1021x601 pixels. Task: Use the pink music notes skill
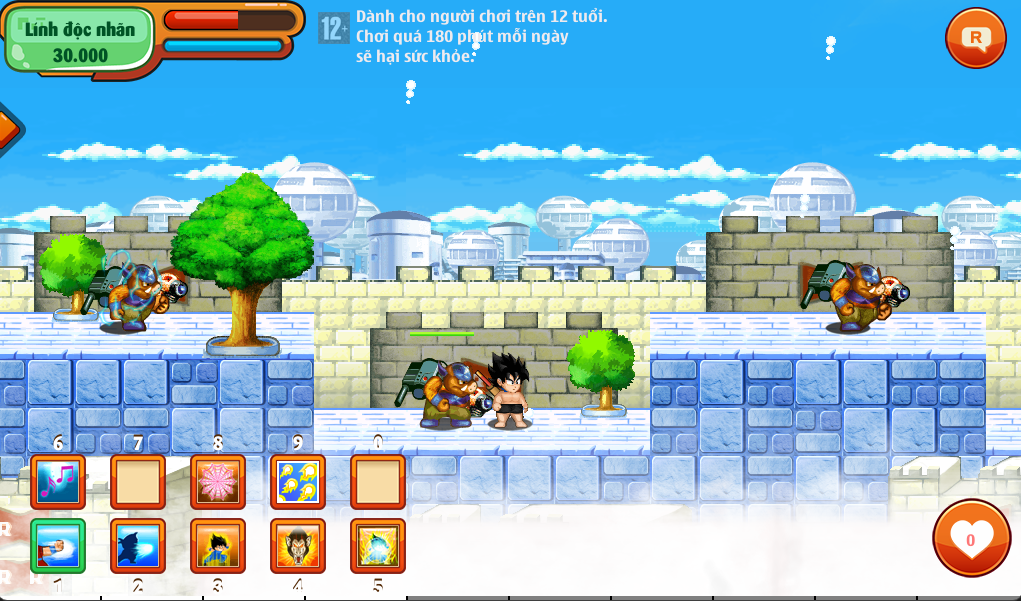(x=57, y=482)
